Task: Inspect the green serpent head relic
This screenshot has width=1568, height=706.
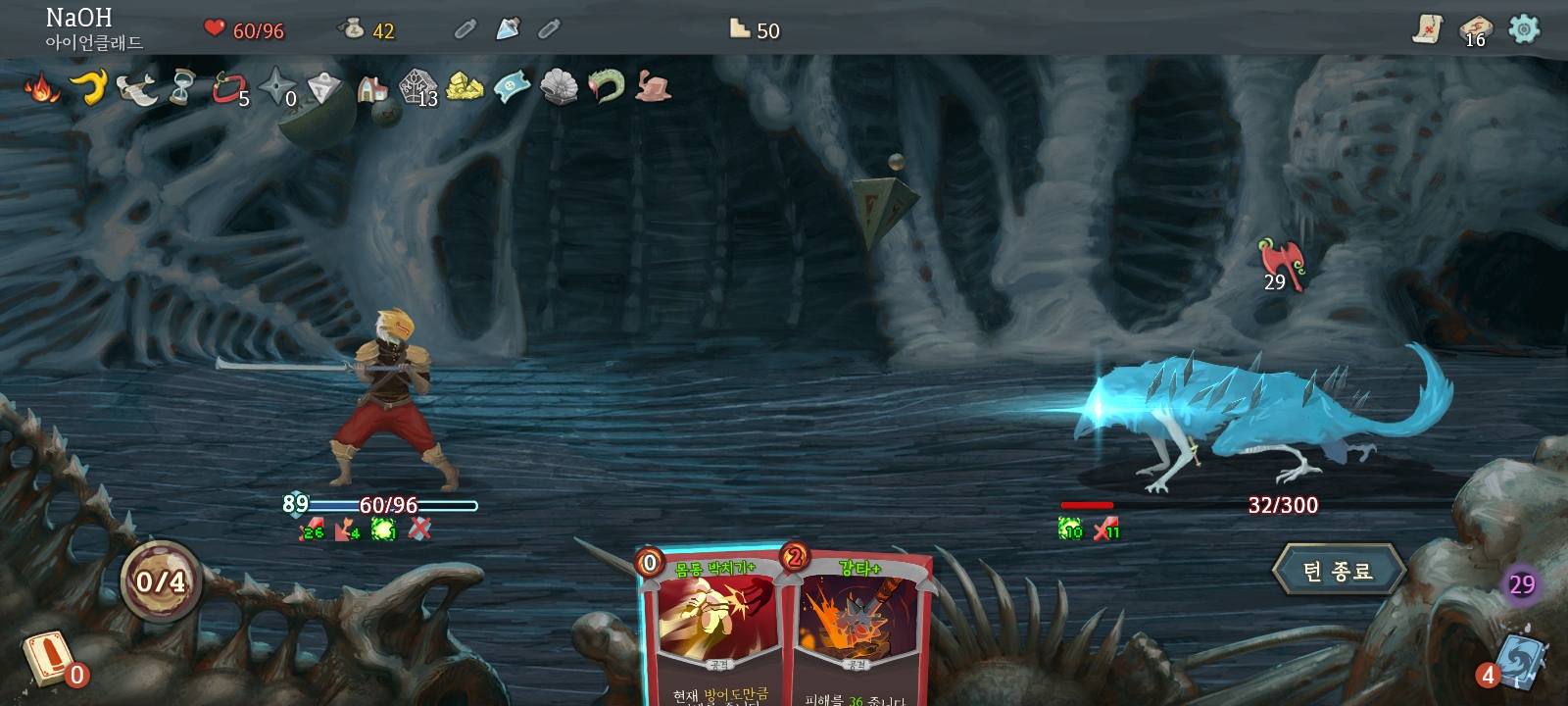Action: [x=606, y=86]
